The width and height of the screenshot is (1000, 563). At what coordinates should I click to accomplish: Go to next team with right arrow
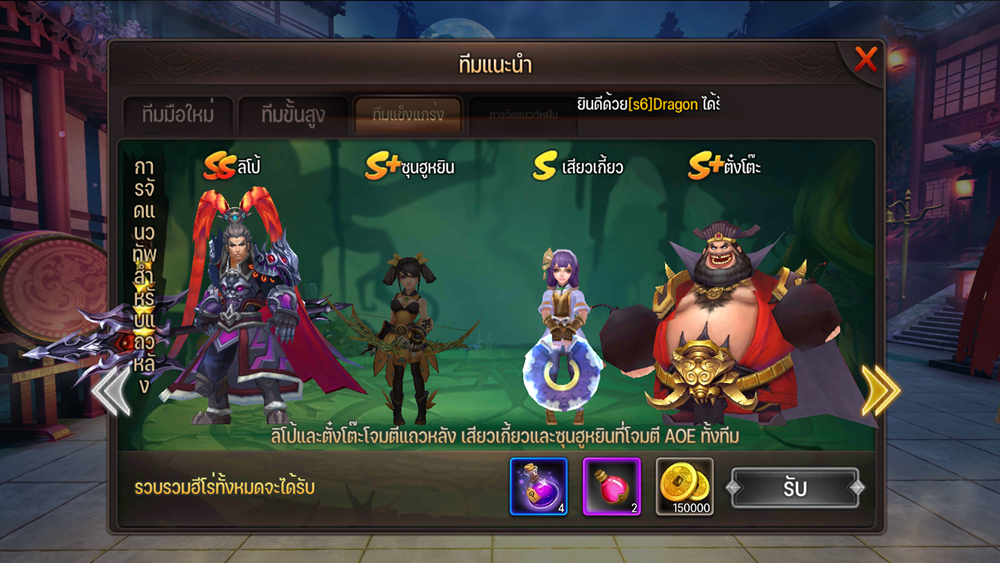click(880, 390)
